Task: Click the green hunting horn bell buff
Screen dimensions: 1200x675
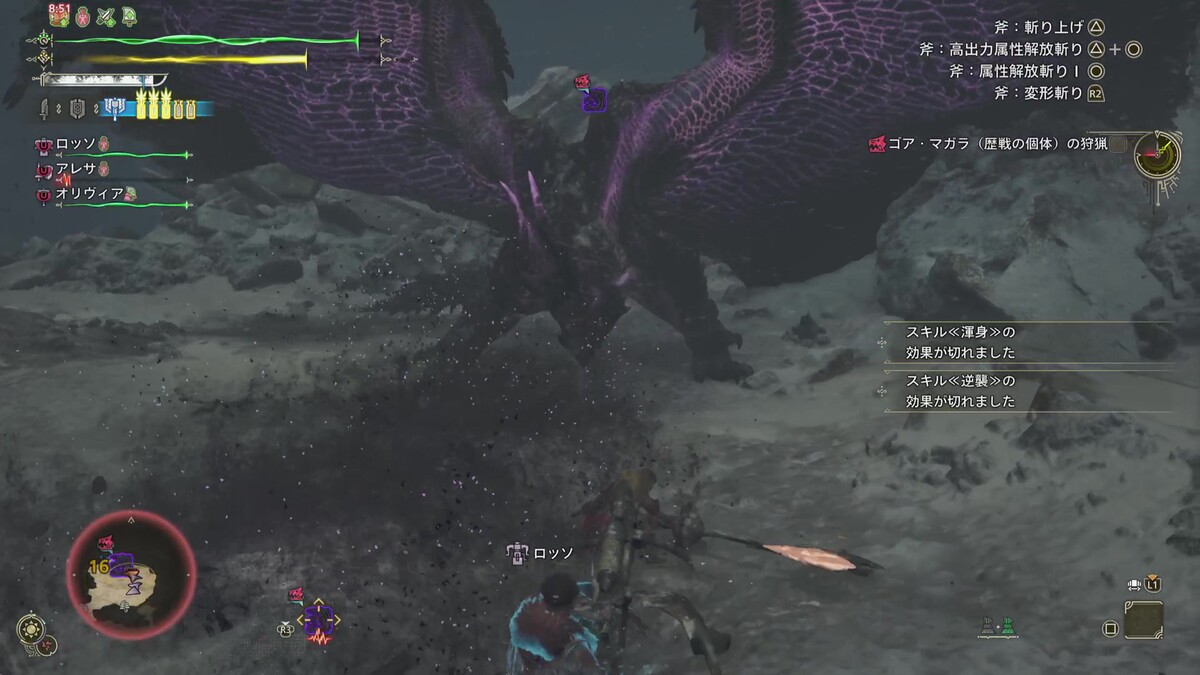Action: (x=130, y=16)
